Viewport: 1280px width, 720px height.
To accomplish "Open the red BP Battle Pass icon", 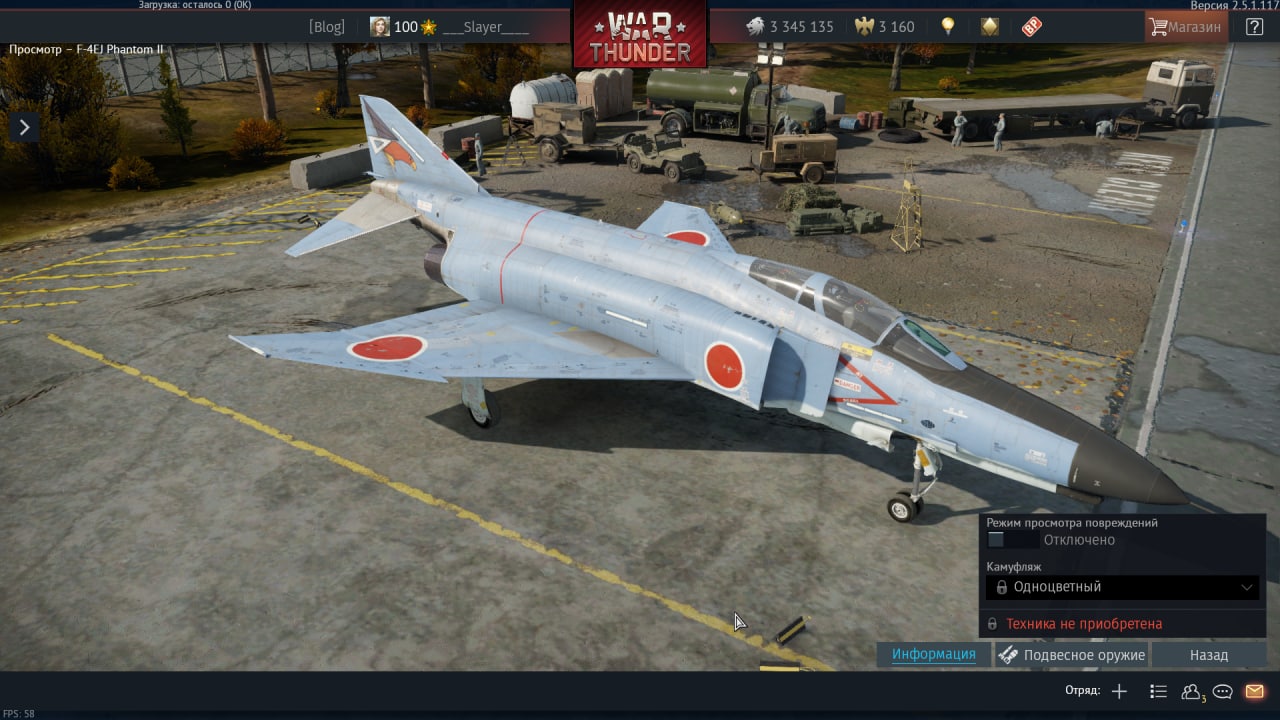I will coord(1032,27).
